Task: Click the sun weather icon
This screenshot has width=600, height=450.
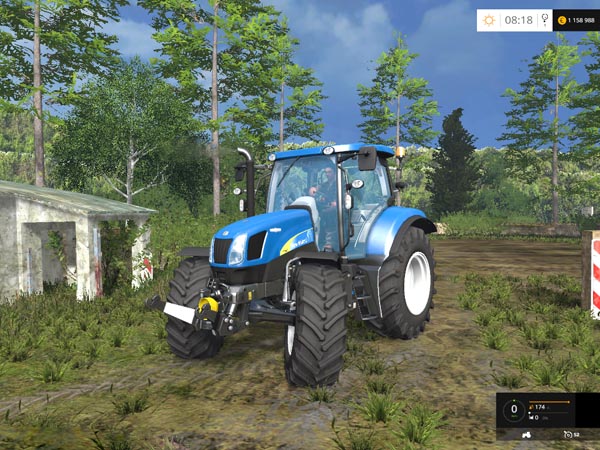Action: tap(489, 20)
